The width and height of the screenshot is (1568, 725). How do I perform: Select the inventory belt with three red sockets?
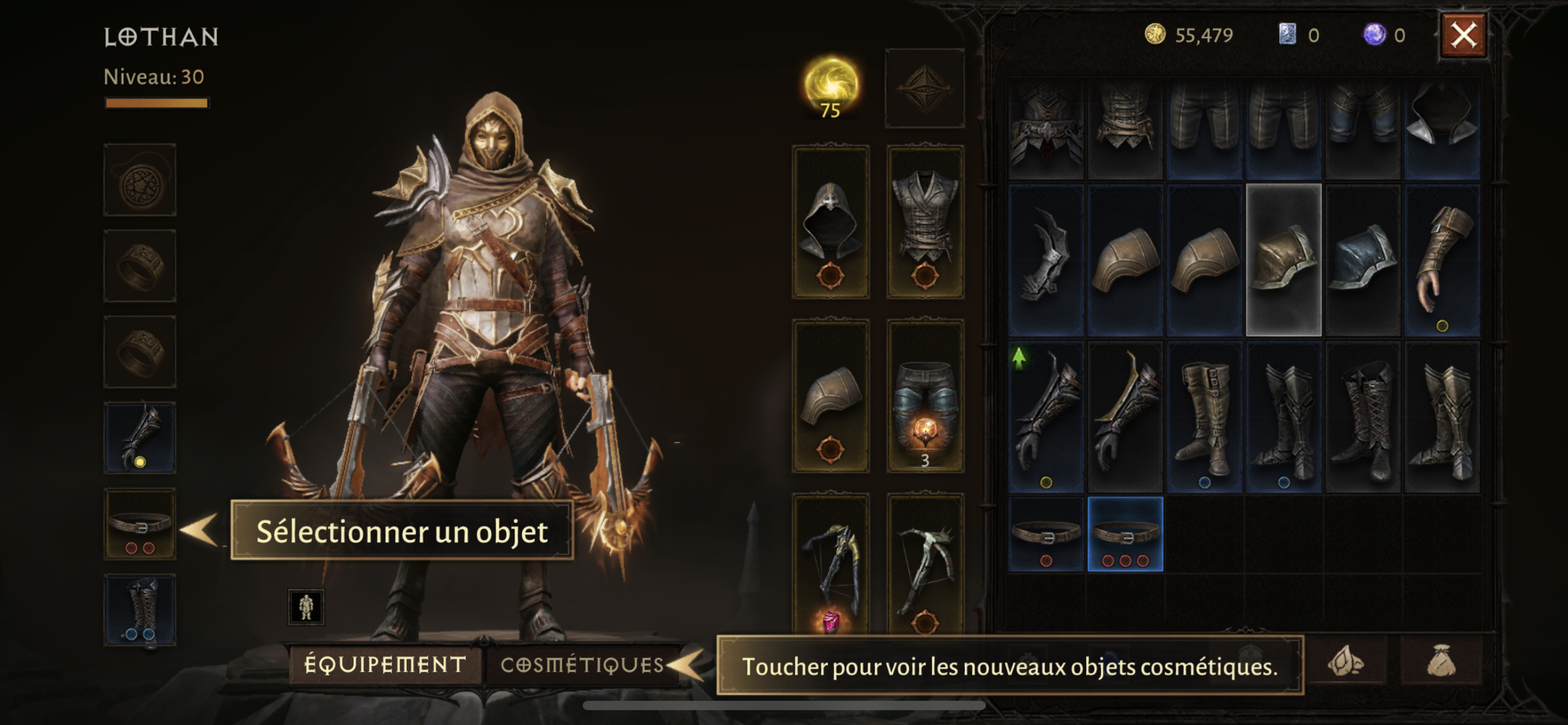pyautogui.click(x=1125, y=534)
